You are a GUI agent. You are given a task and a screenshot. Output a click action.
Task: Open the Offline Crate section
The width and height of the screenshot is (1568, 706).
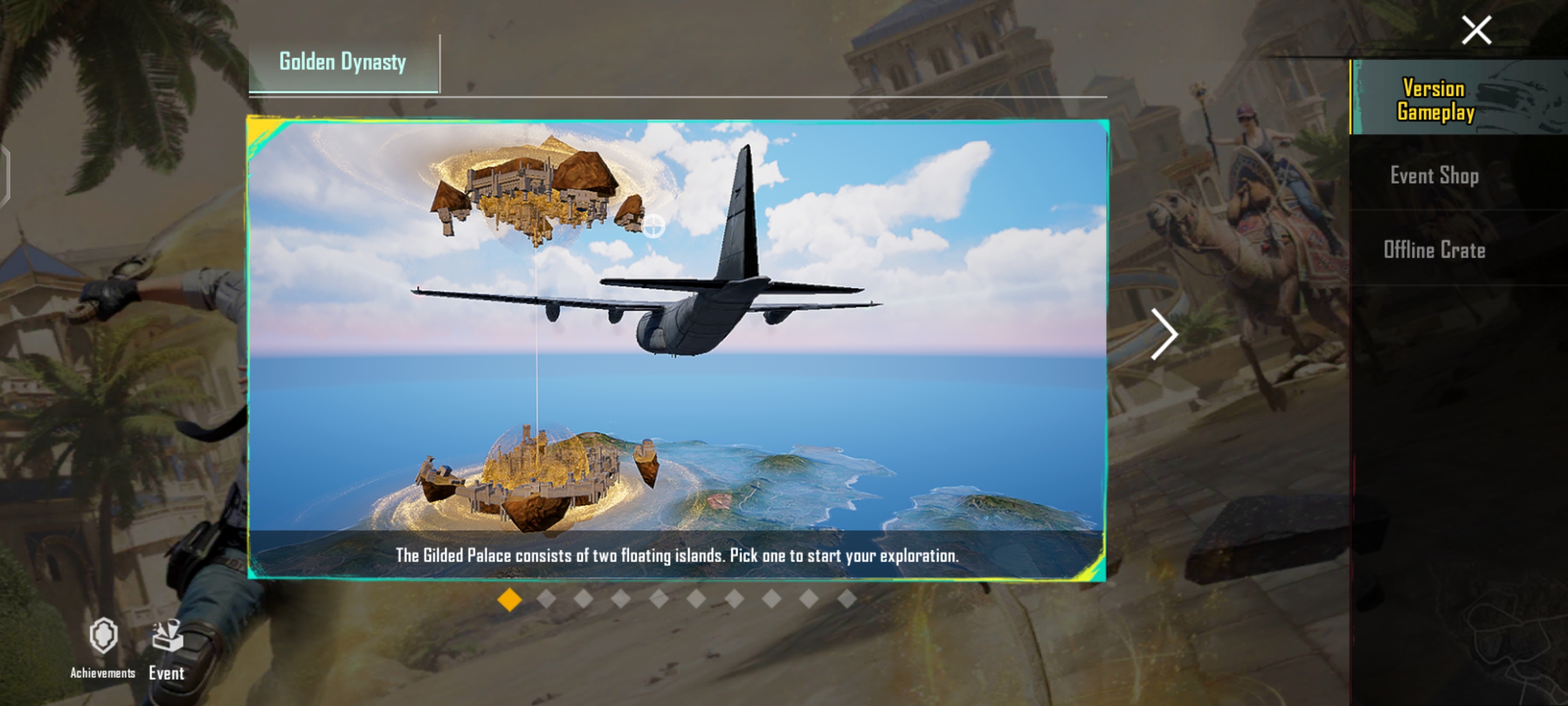pos(1434,250)
